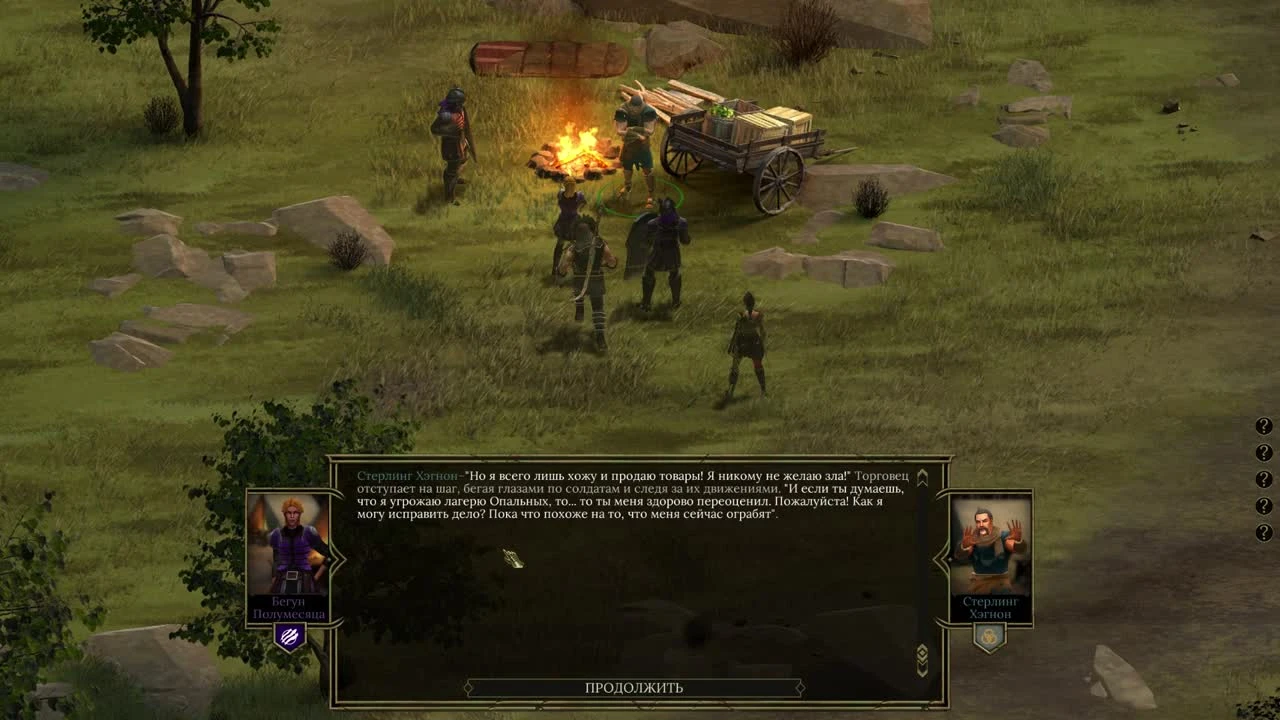Viewport: 1280px width, 720px height.
Task: Click the fourth question mark help icon
Action: tap(1263, 505)
